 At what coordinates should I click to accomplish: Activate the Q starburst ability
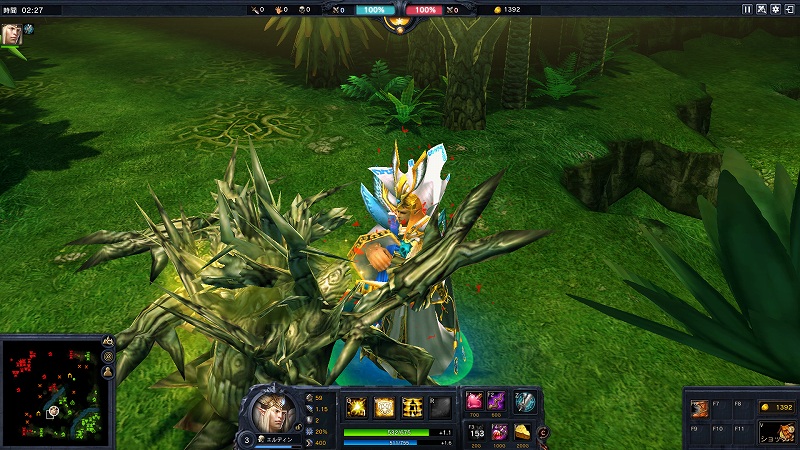[x=356, y=406]
